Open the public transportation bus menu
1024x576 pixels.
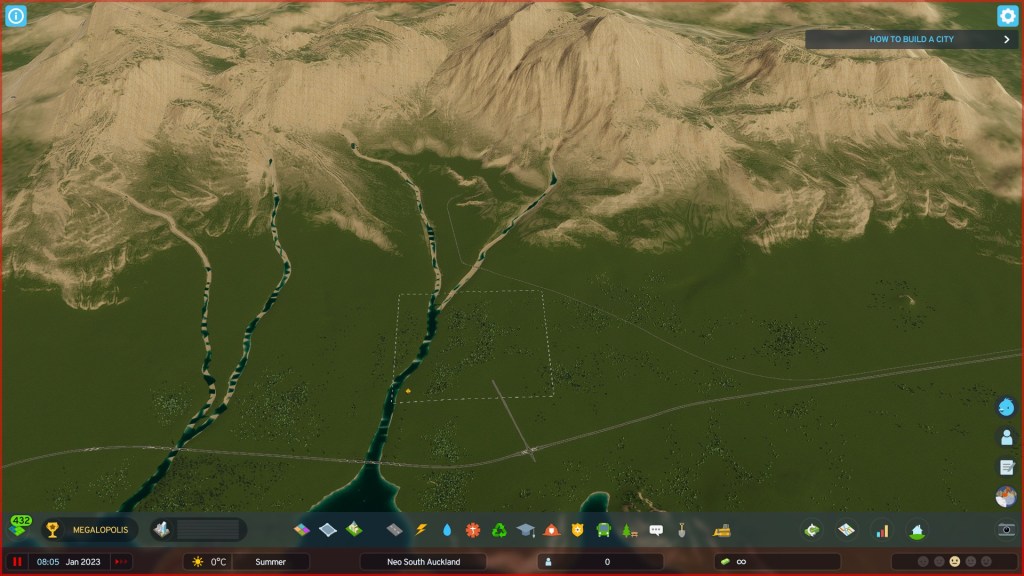(x=604, y=530)
